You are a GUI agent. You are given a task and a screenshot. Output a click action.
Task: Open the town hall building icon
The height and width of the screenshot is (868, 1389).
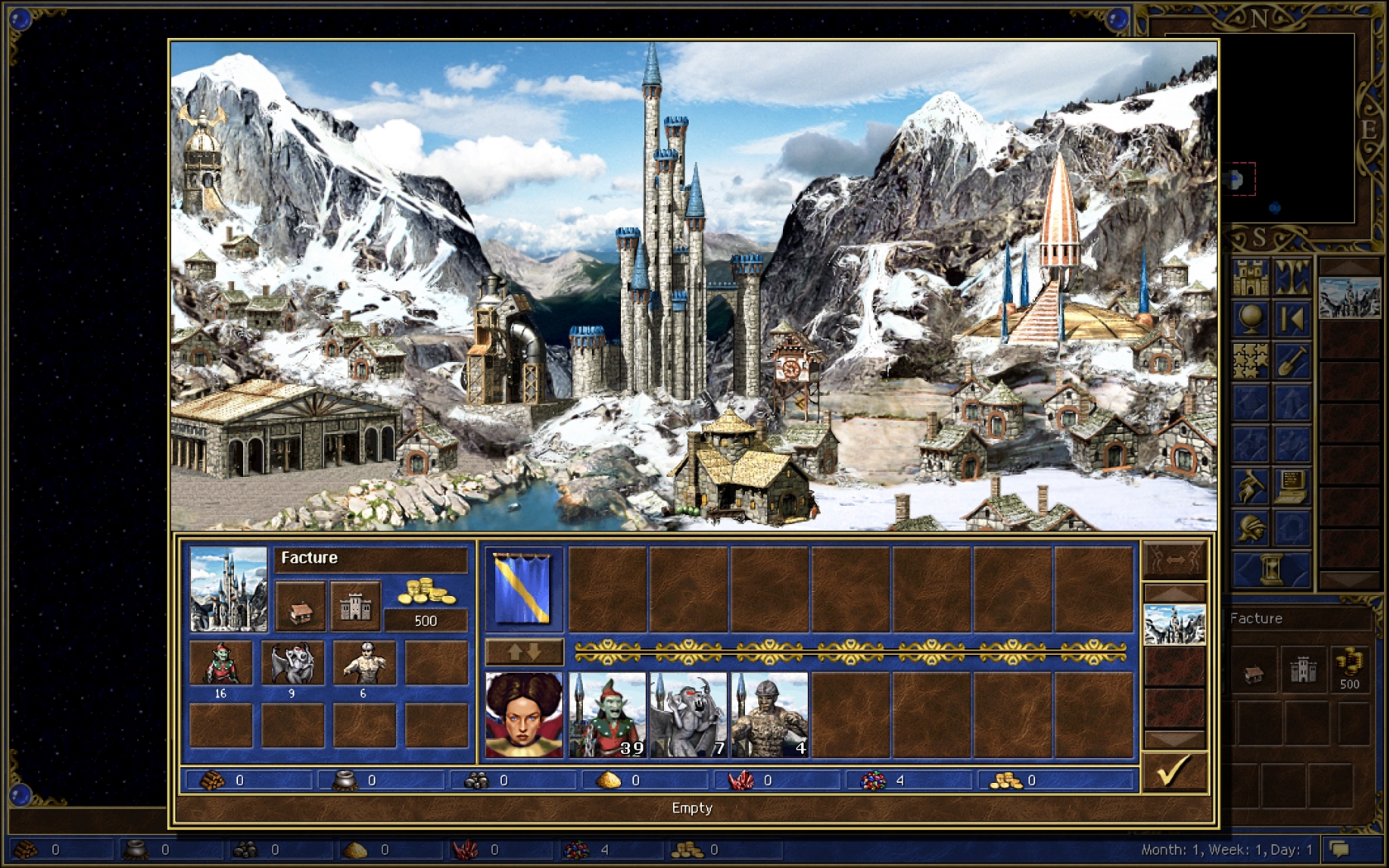click(x=299, y=606)
